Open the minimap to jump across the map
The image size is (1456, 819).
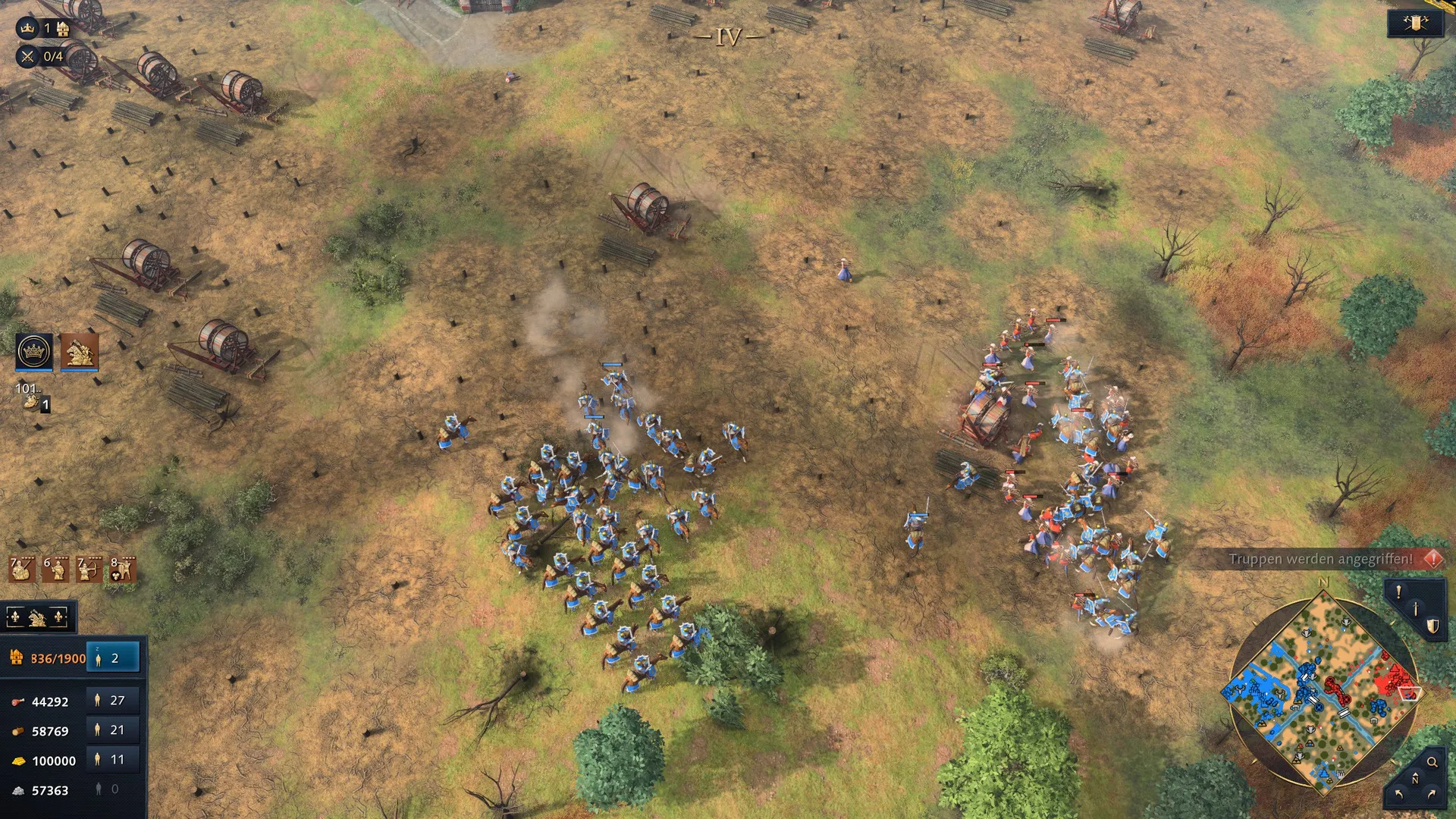[x=1323, y=692]
